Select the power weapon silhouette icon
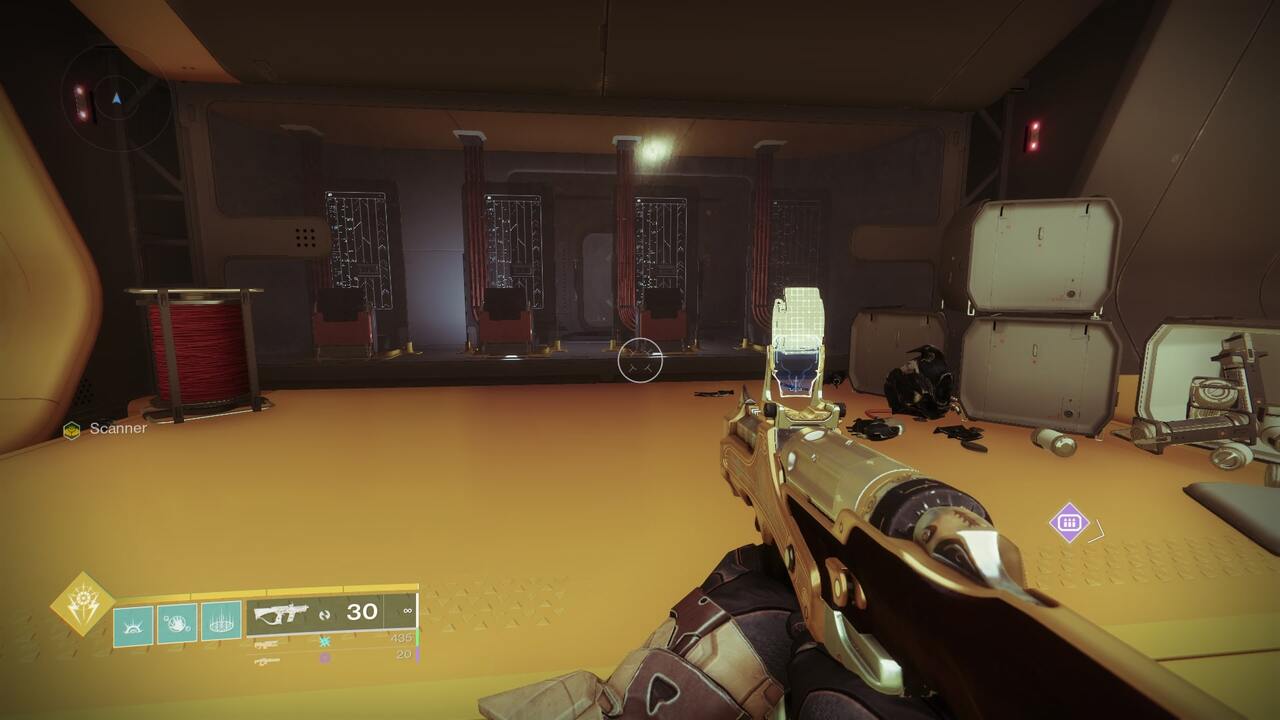This screenshot has width=1280, height=720. [x=266, y=660]
